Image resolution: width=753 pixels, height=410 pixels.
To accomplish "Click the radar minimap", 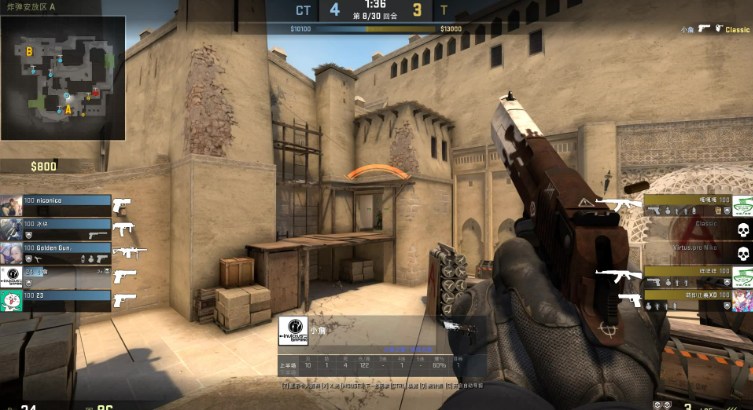I will click(x=63, y=77).
